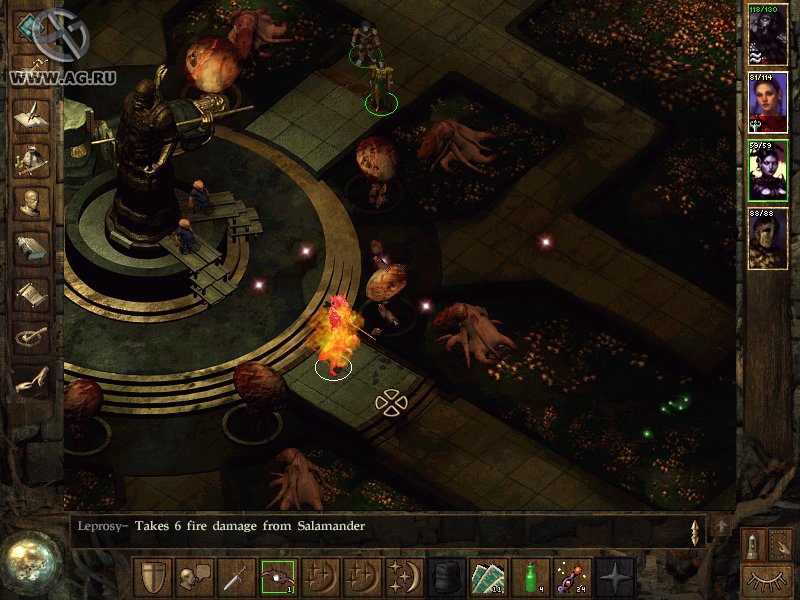Click the closed eye rest button
Screen dimensions: 800x600
tap(768, 579)
